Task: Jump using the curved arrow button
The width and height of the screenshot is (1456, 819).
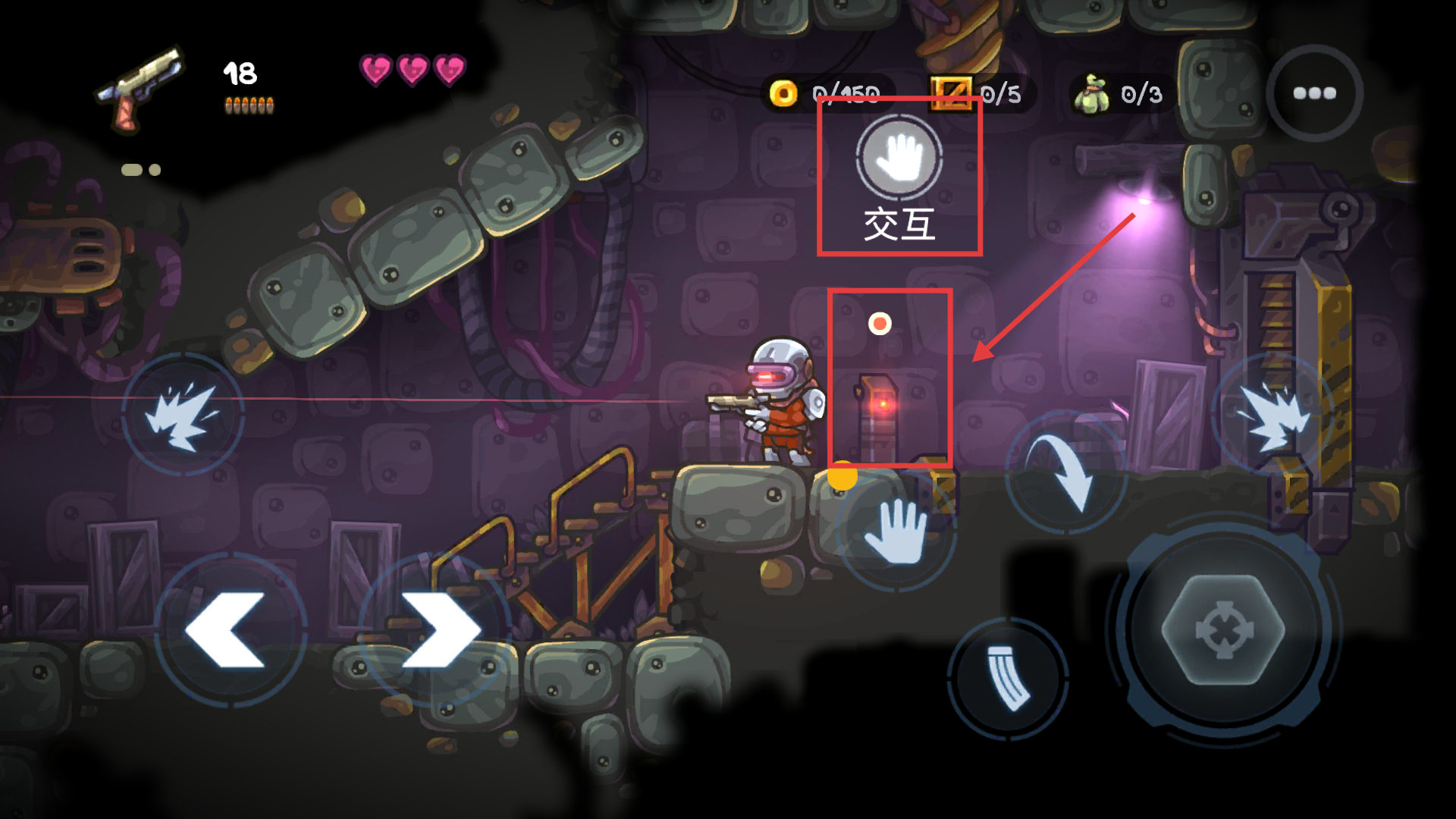Action: (x=1065, y=472)
